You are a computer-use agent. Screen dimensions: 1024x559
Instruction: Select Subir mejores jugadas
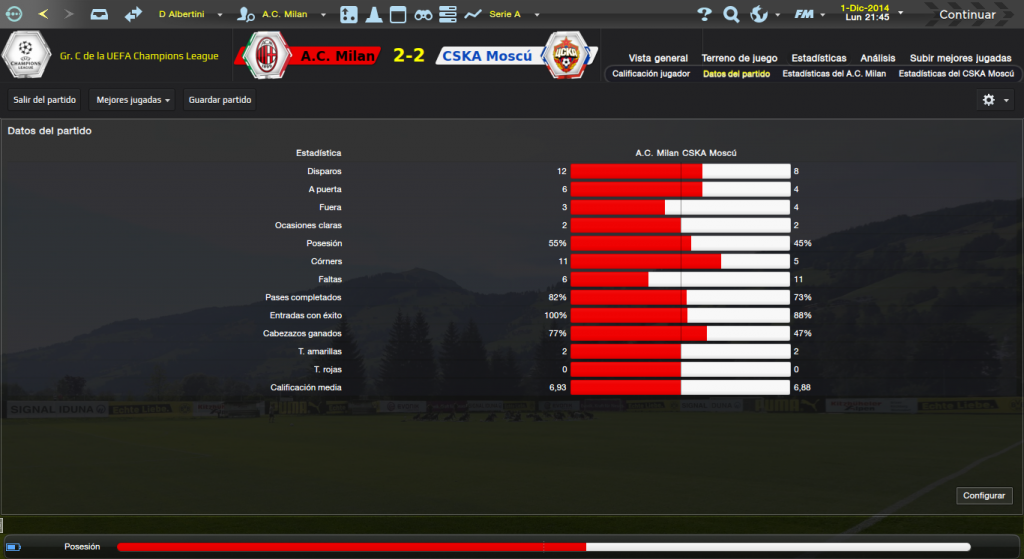point(959,58)
